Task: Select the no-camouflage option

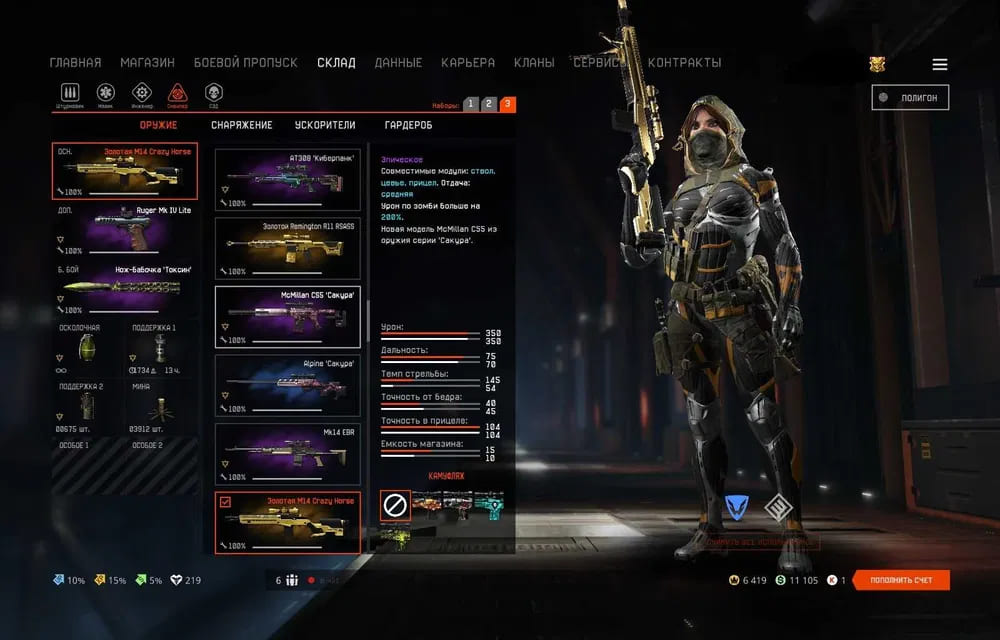Action: (395, 505)
